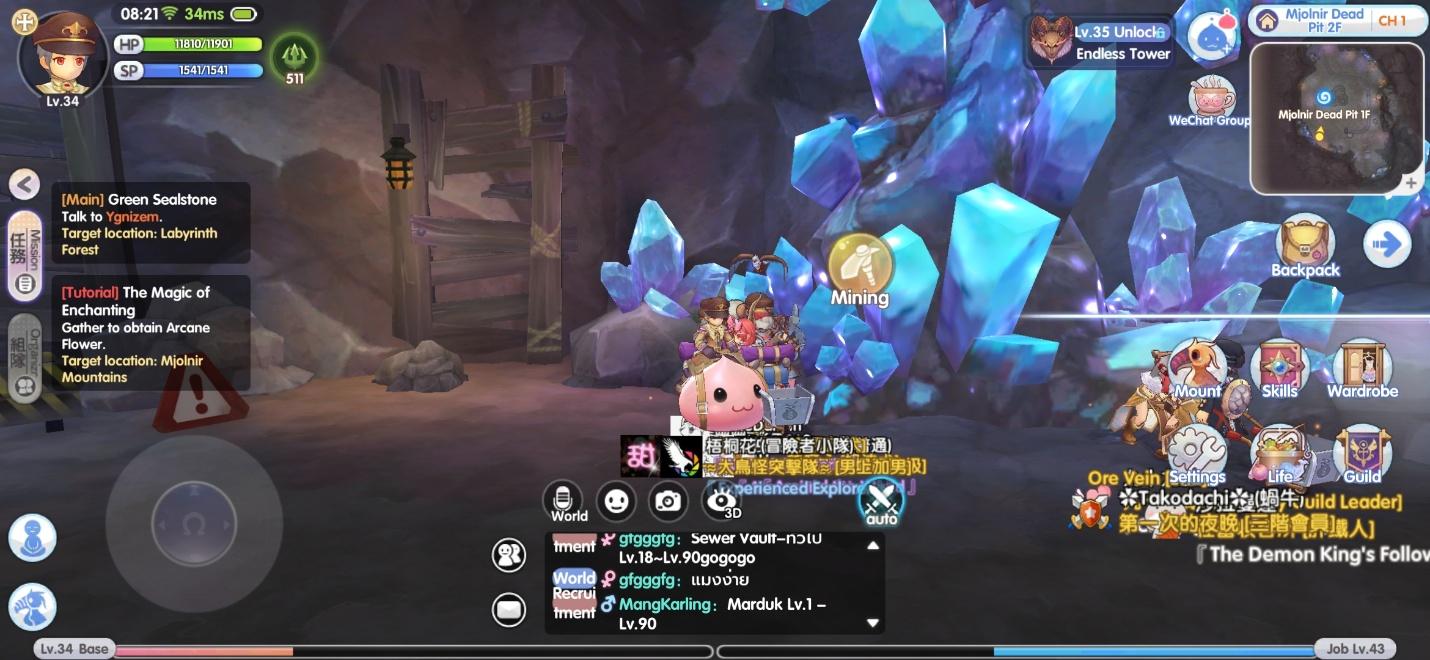Open the emoji emote panel
Image resolution: width=1430 pixels, height=660 pixels.
click(616, 501)
